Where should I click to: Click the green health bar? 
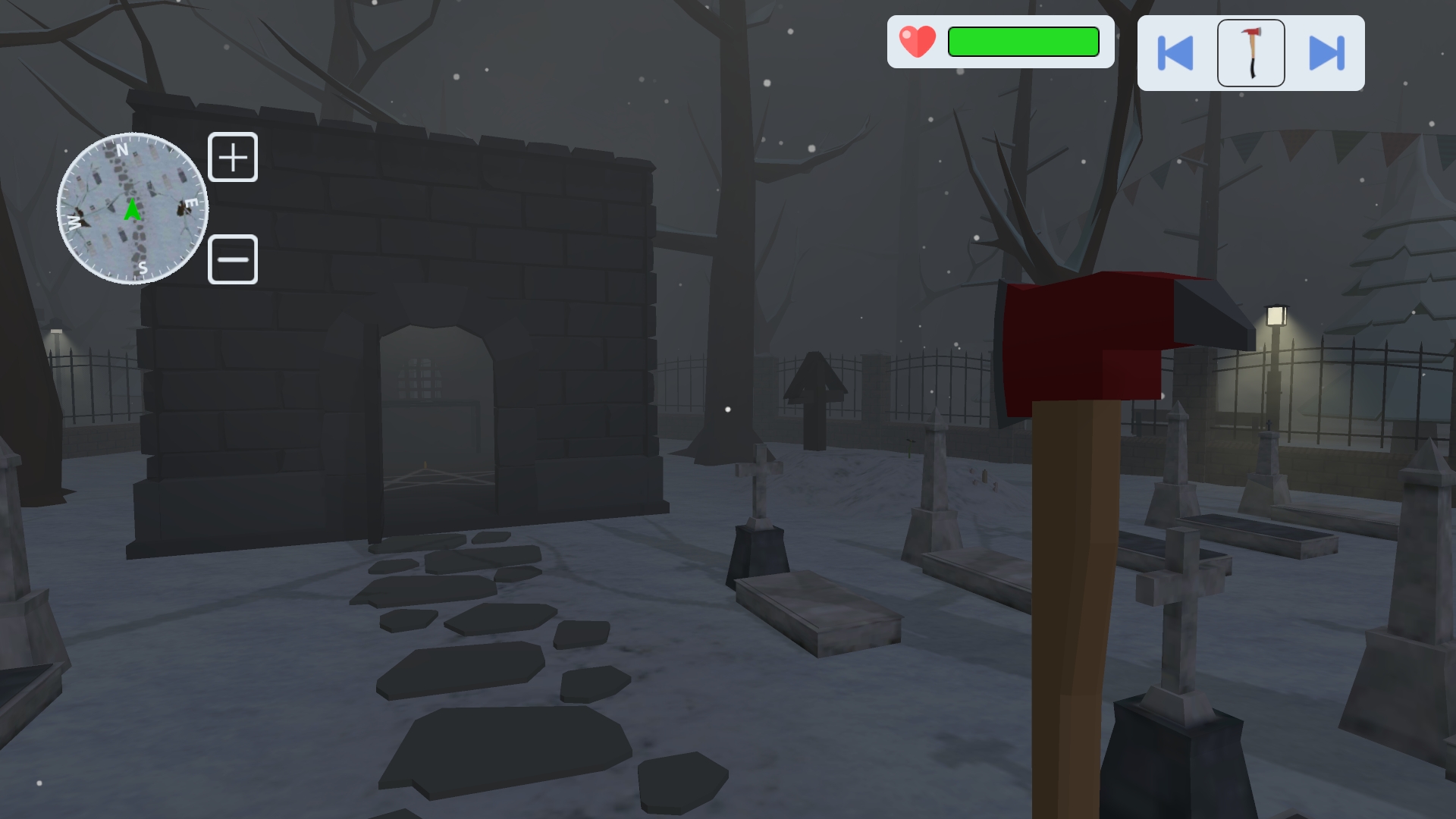pyautogui.click(x=1022, y=42)
